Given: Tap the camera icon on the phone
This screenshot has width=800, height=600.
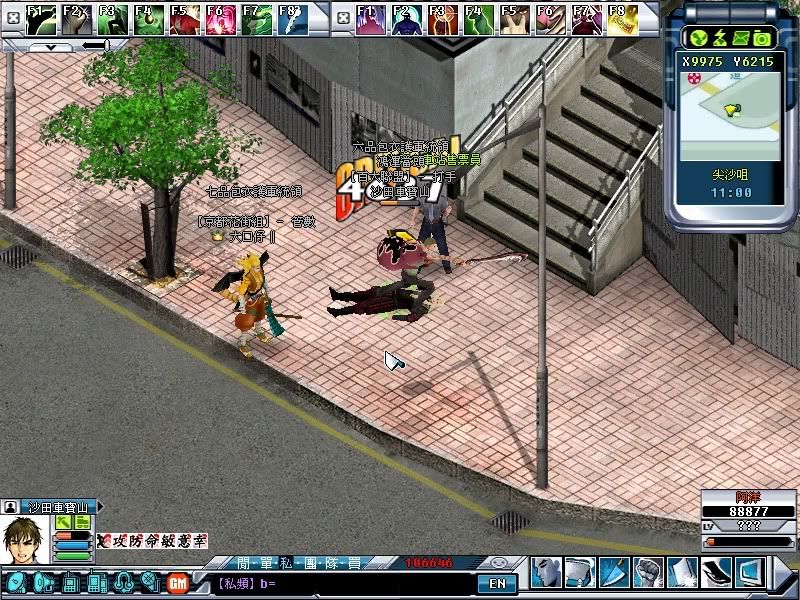Looking at the screenshot, I should (x=762, y=38).
